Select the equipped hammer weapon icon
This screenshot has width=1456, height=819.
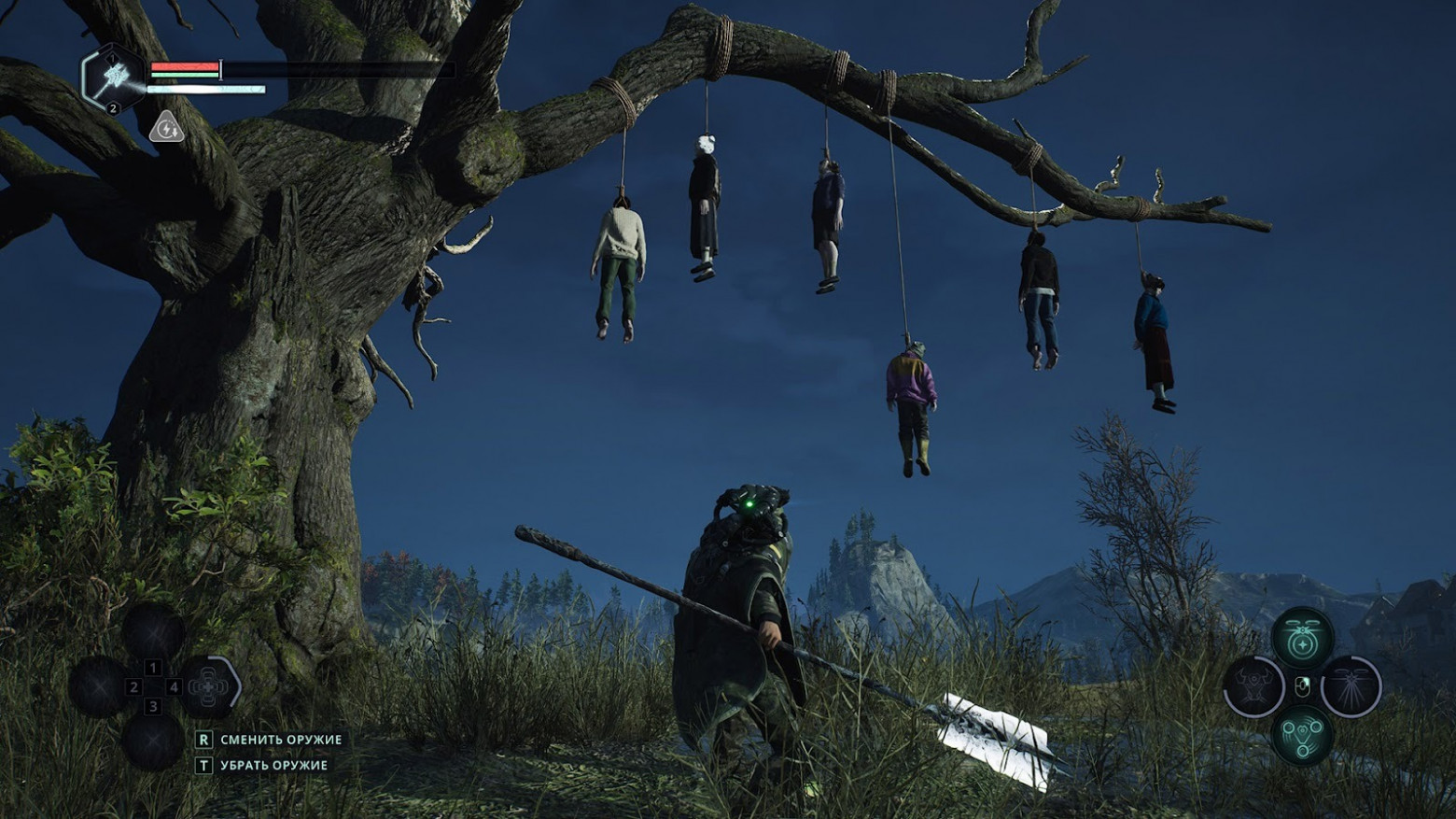point(113,78)
